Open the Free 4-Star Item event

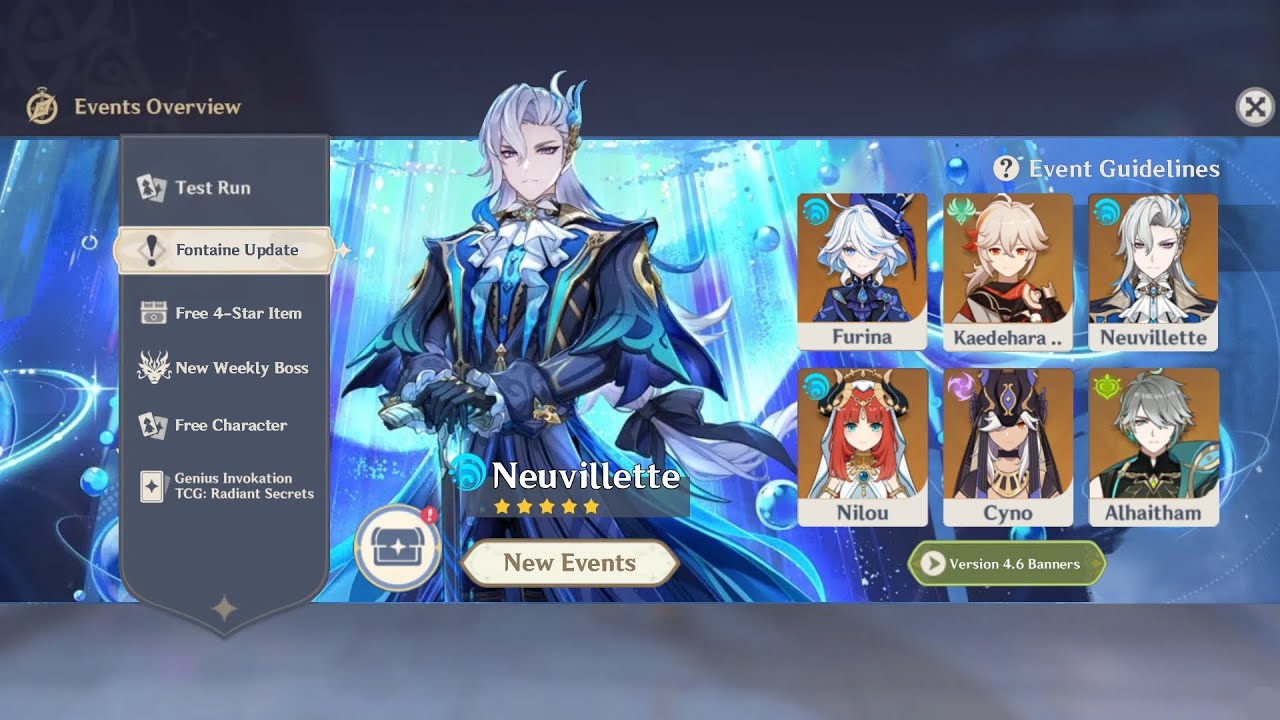237,313
